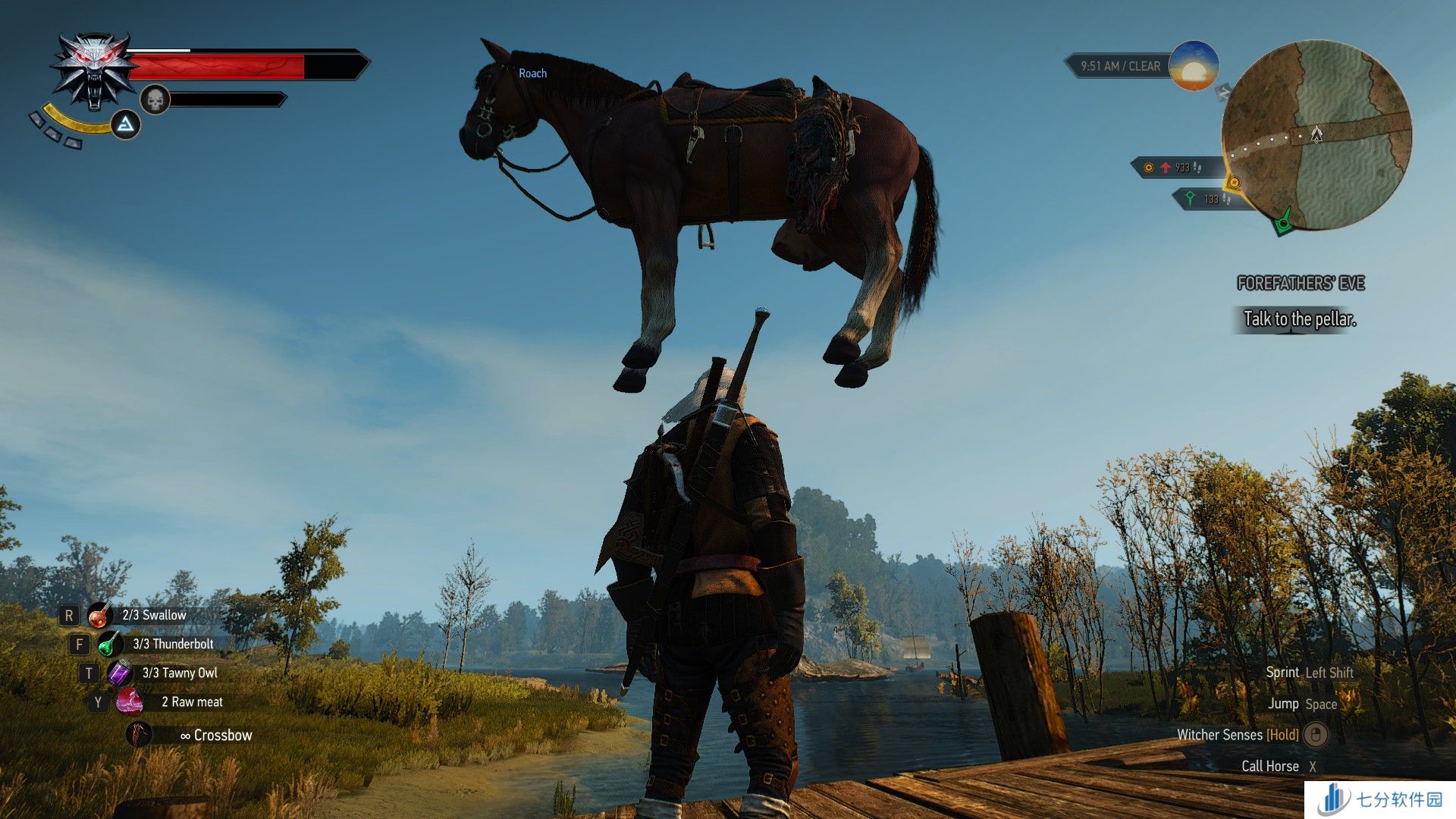Viewport: 1456px width, 819px height.
Task: Click the Forefathers' Eve quest tracker
Action: pyautogui.click(x=1300, y=284)
